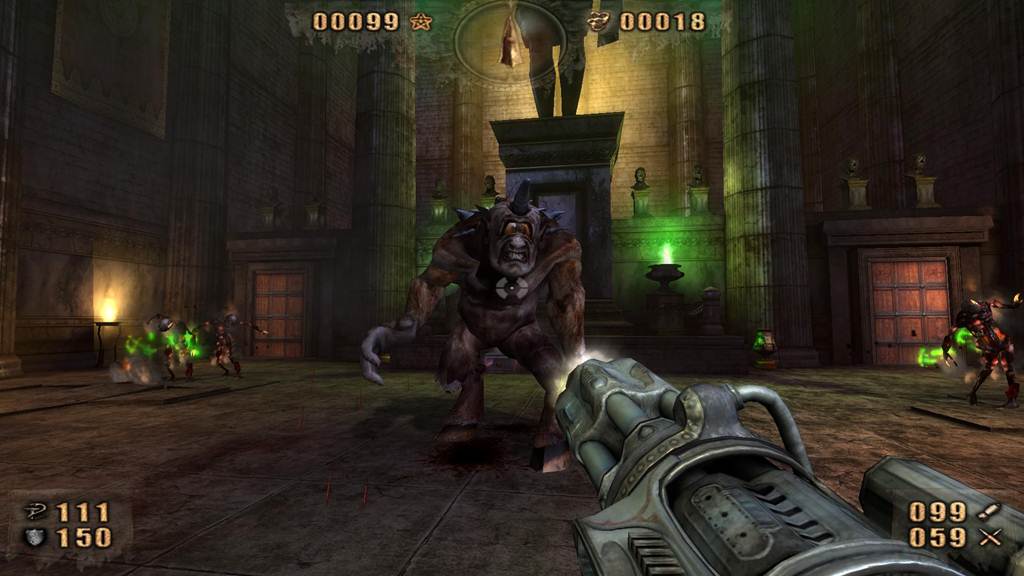Click the crossed secondary ammo icon
Screen dimensions: 1024x576
click(x=990, y=538)
